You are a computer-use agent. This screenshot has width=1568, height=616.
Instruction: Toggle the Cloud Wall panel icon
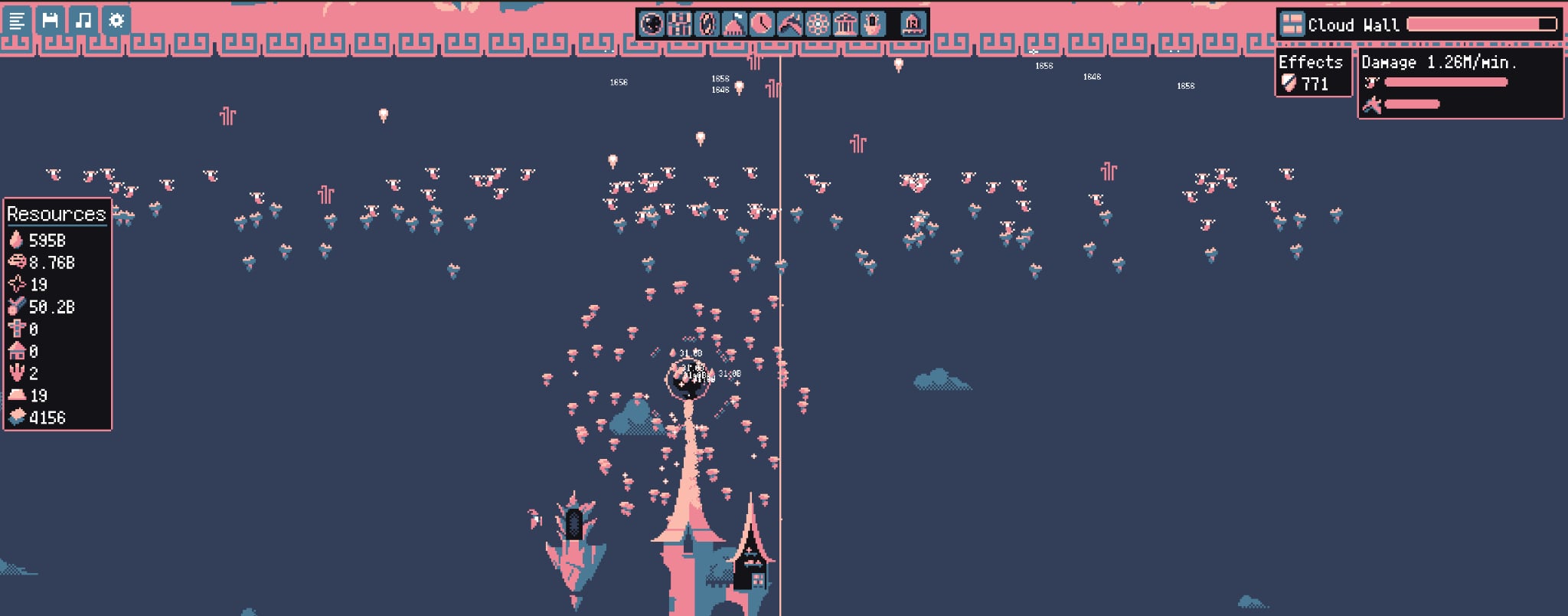tap(1295, 24)
